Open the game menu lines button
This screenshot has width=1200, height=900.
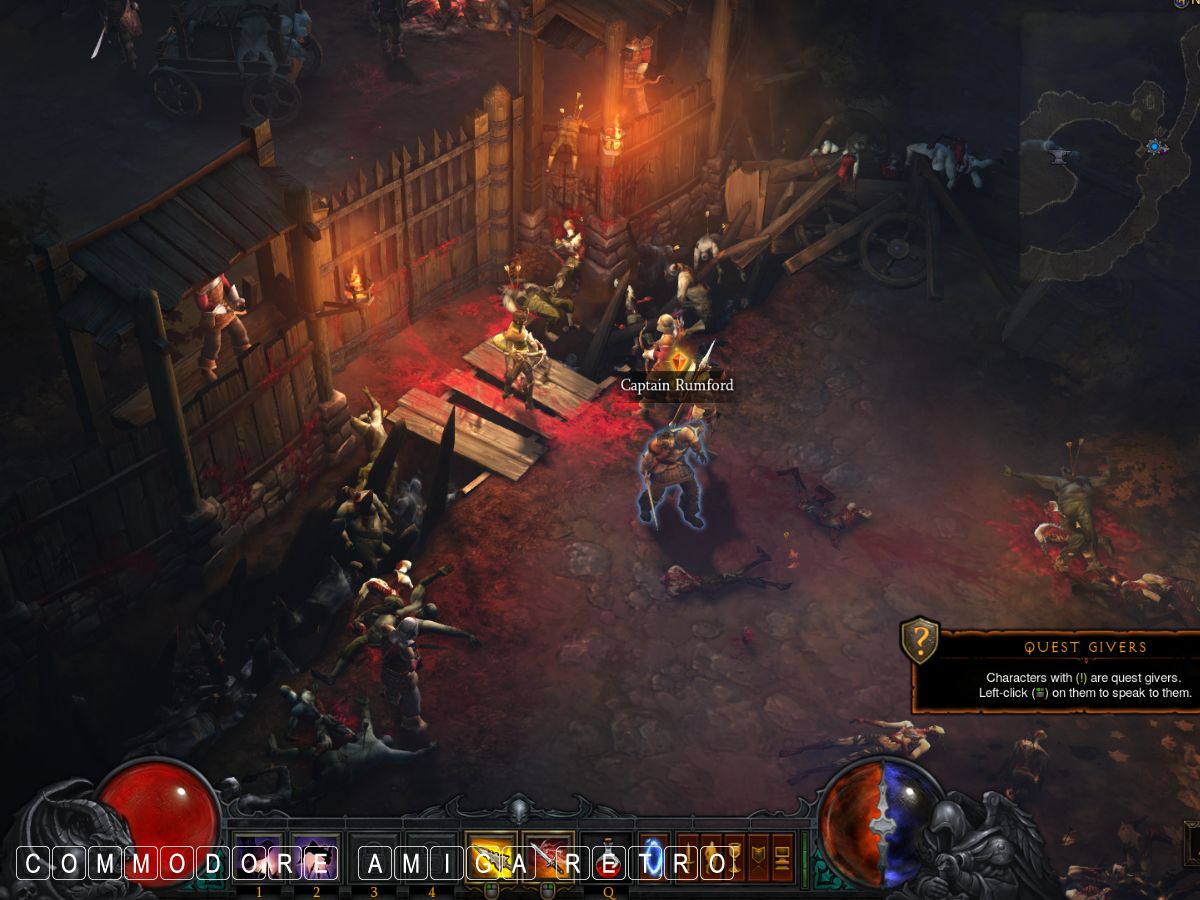pyautogui.click(x=783, y=857)
